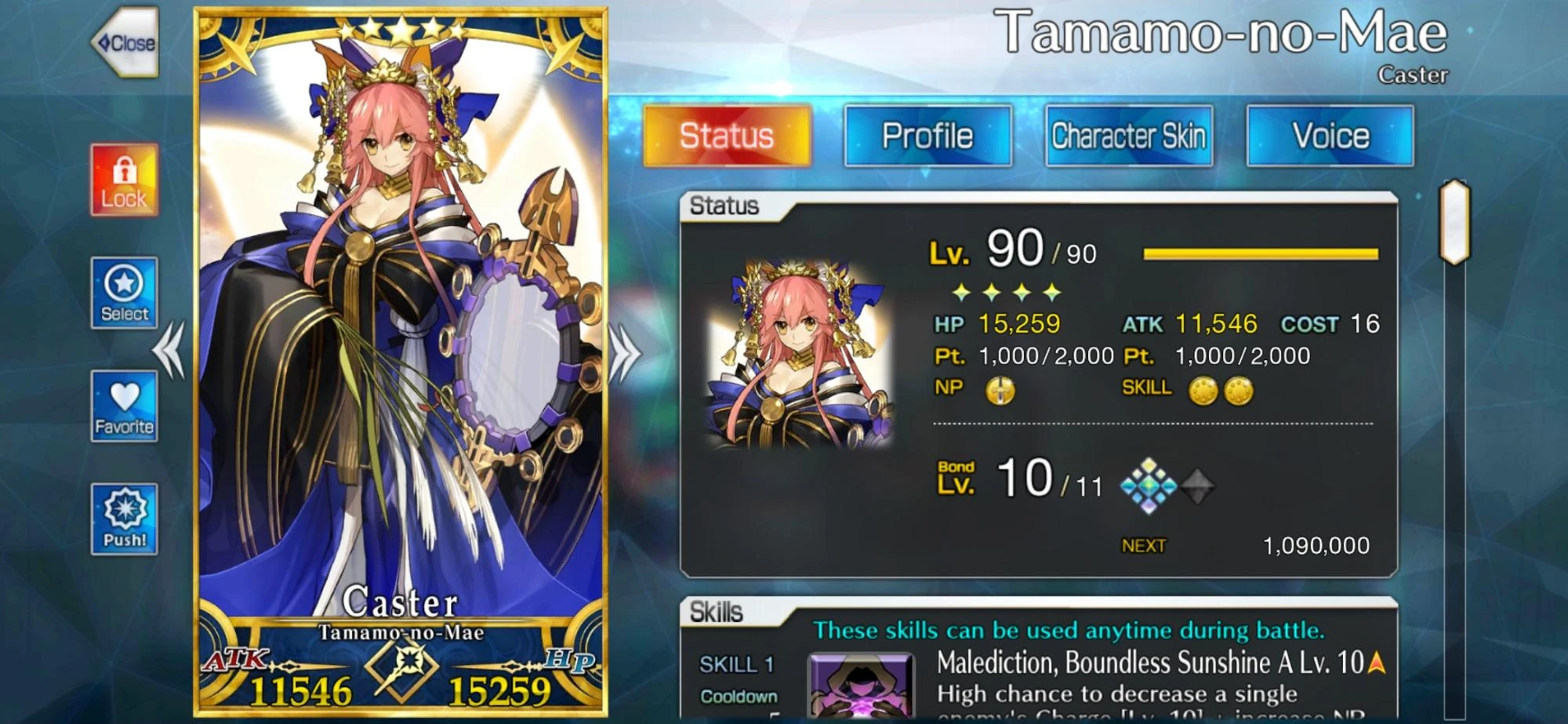Select the Voice tab
Image resolution: width=1568 pixels, height=724 pixels.
point(1329,136)
